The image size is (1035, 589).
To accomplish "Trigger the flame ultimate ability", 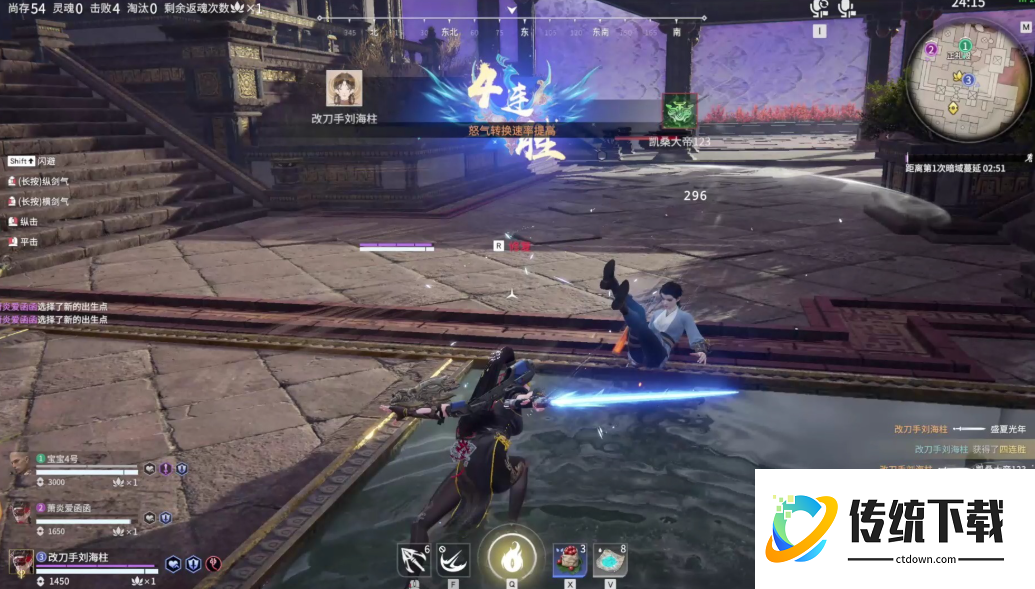I will tap(511, 555).
